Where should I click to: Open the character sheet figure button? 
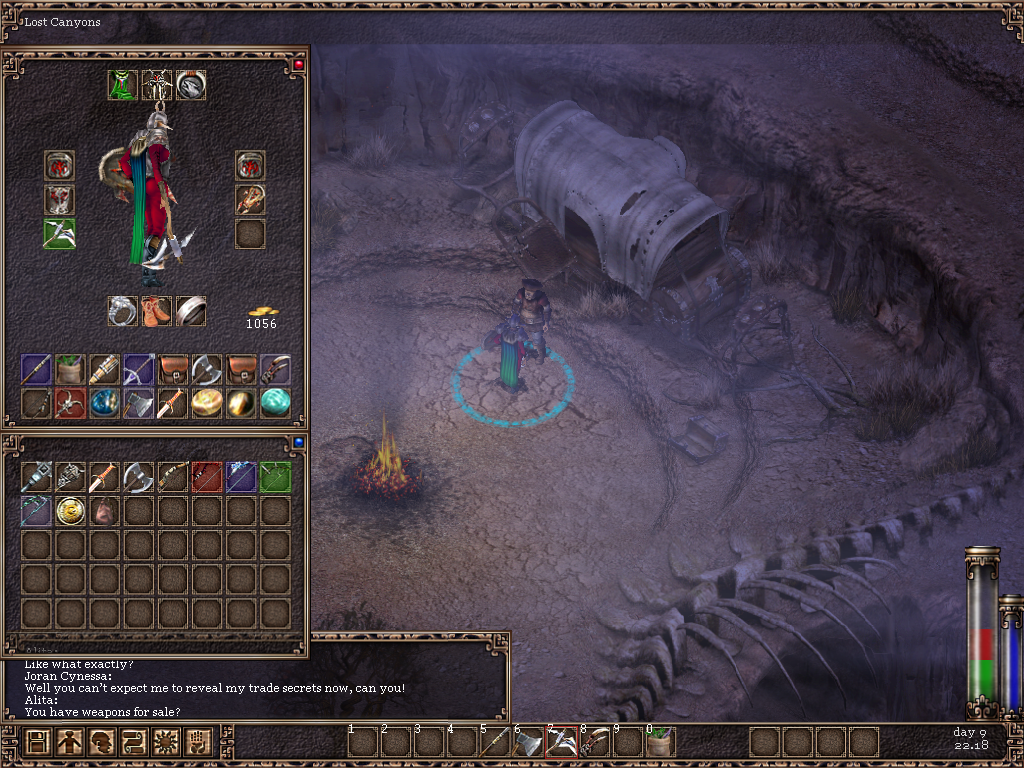(x=69, y=742)
